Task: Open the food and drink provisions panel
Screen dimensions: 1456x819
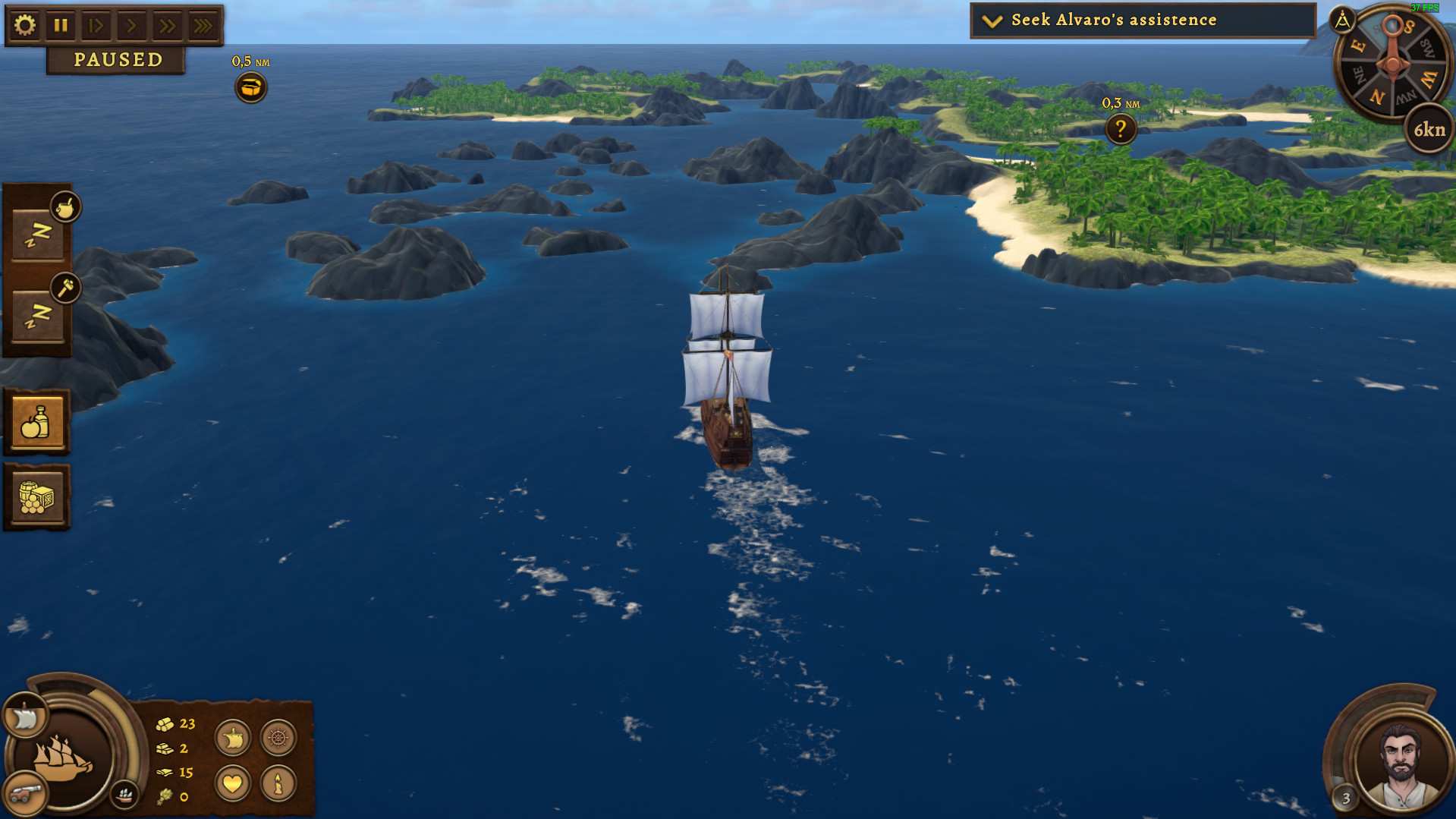Action: 36,421
